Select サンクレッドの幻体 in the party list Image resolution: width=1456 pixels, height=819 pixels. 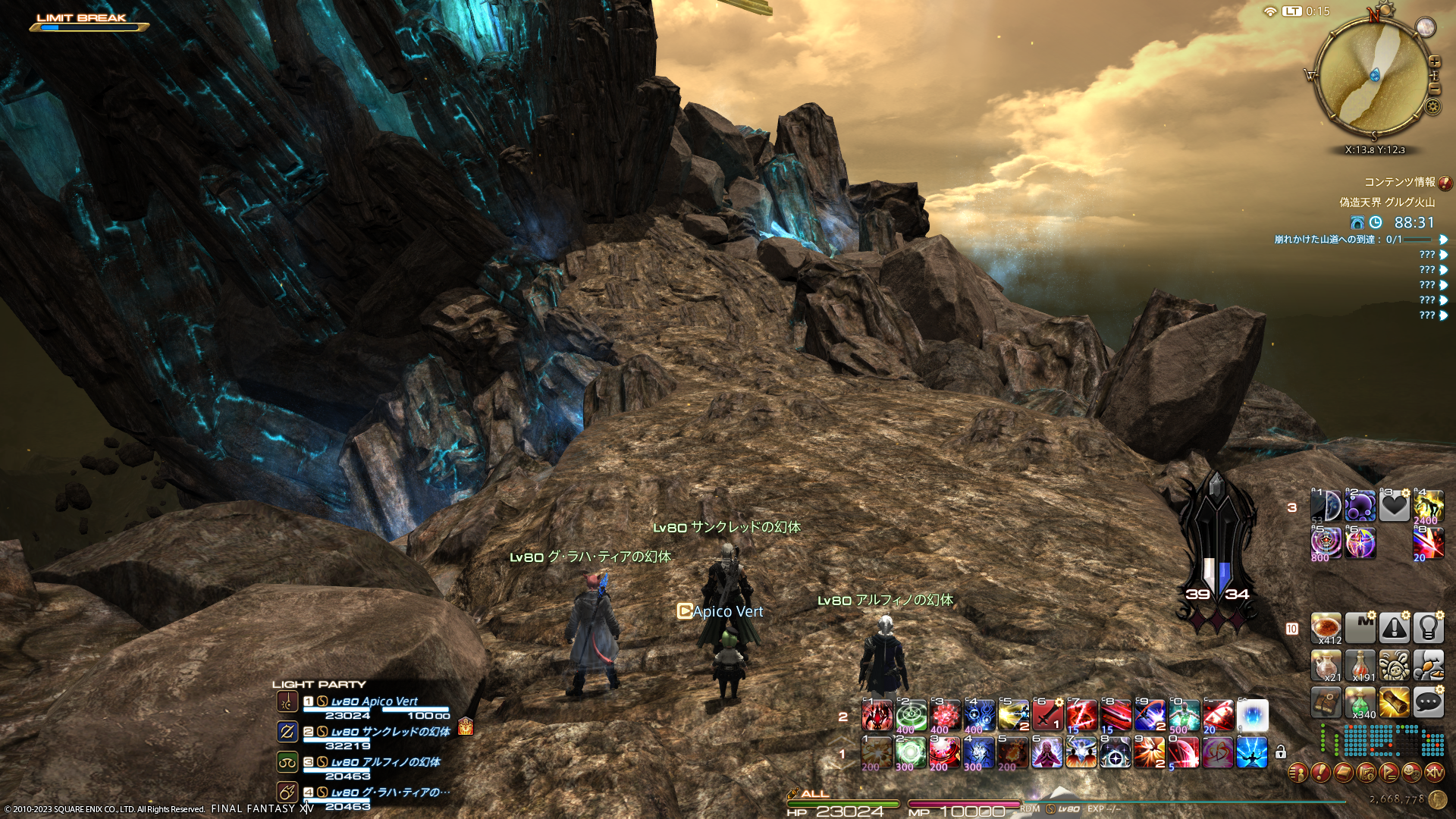[390, 733]
